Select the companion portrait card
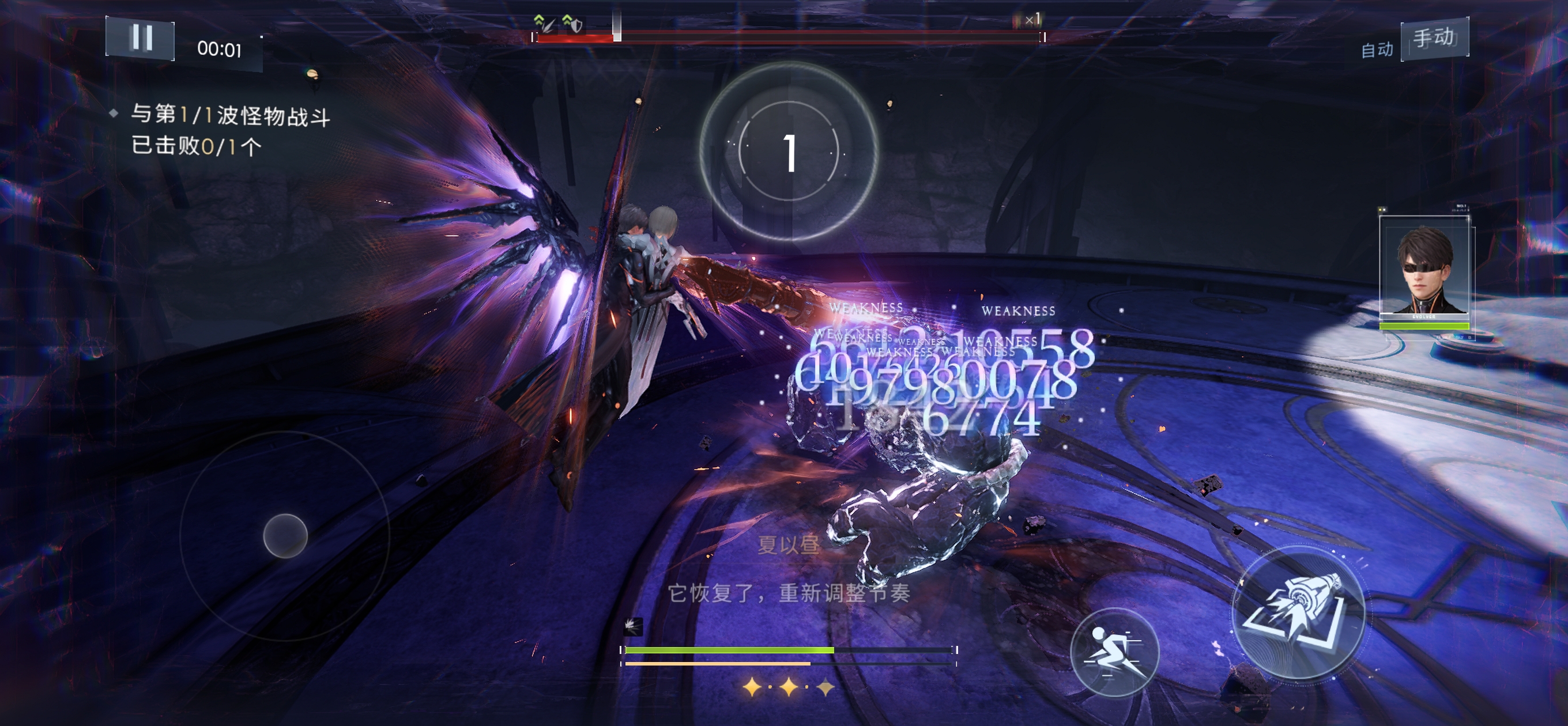 (x=1425, y=270)
